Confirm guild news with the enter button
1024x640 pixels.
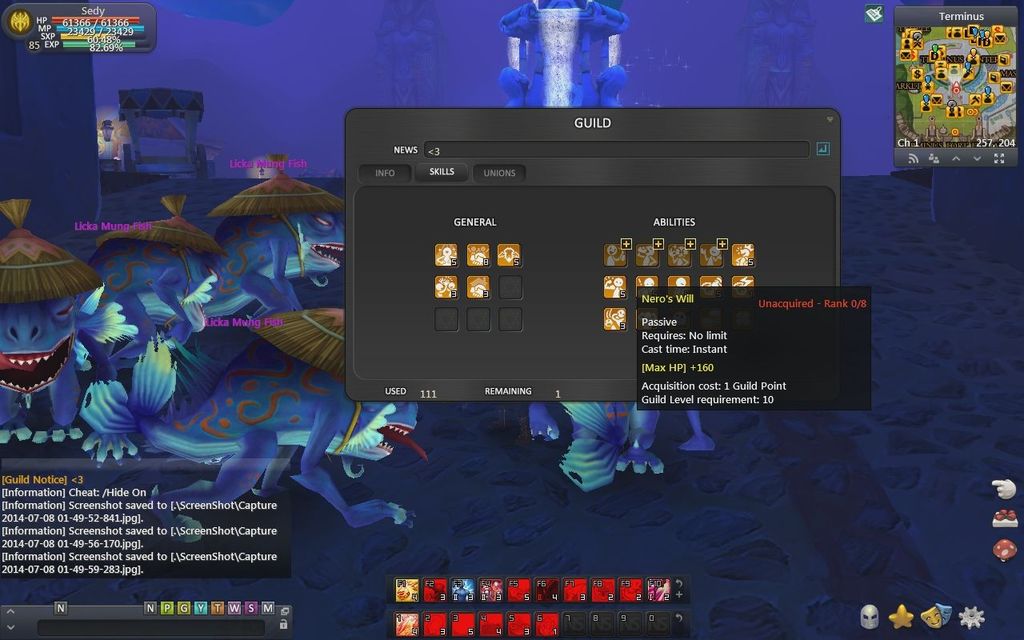pos(823,150)
